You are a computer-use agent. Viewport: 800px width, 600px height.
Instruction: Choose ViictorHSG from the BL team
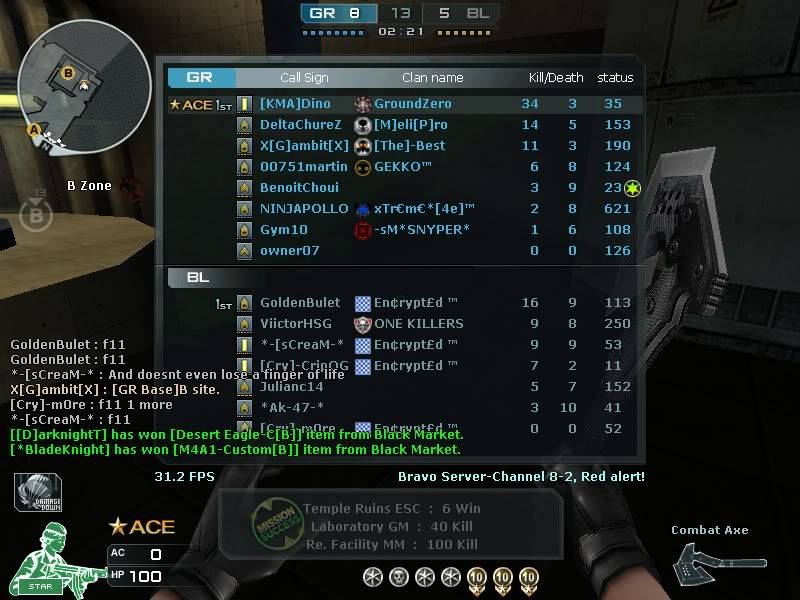point(296,324)
